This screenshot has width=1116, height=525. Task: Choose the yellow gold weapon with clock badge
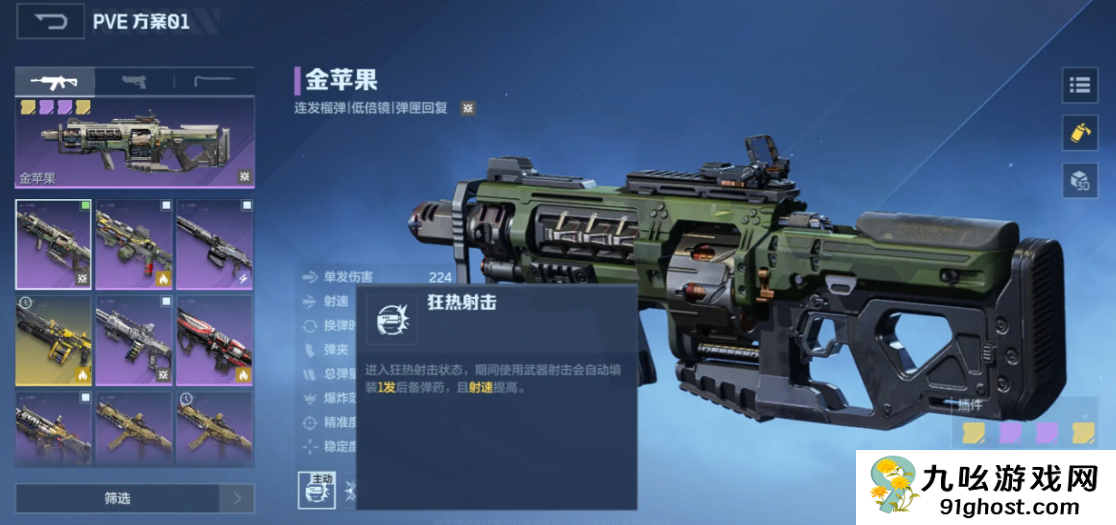coord(54,340)
